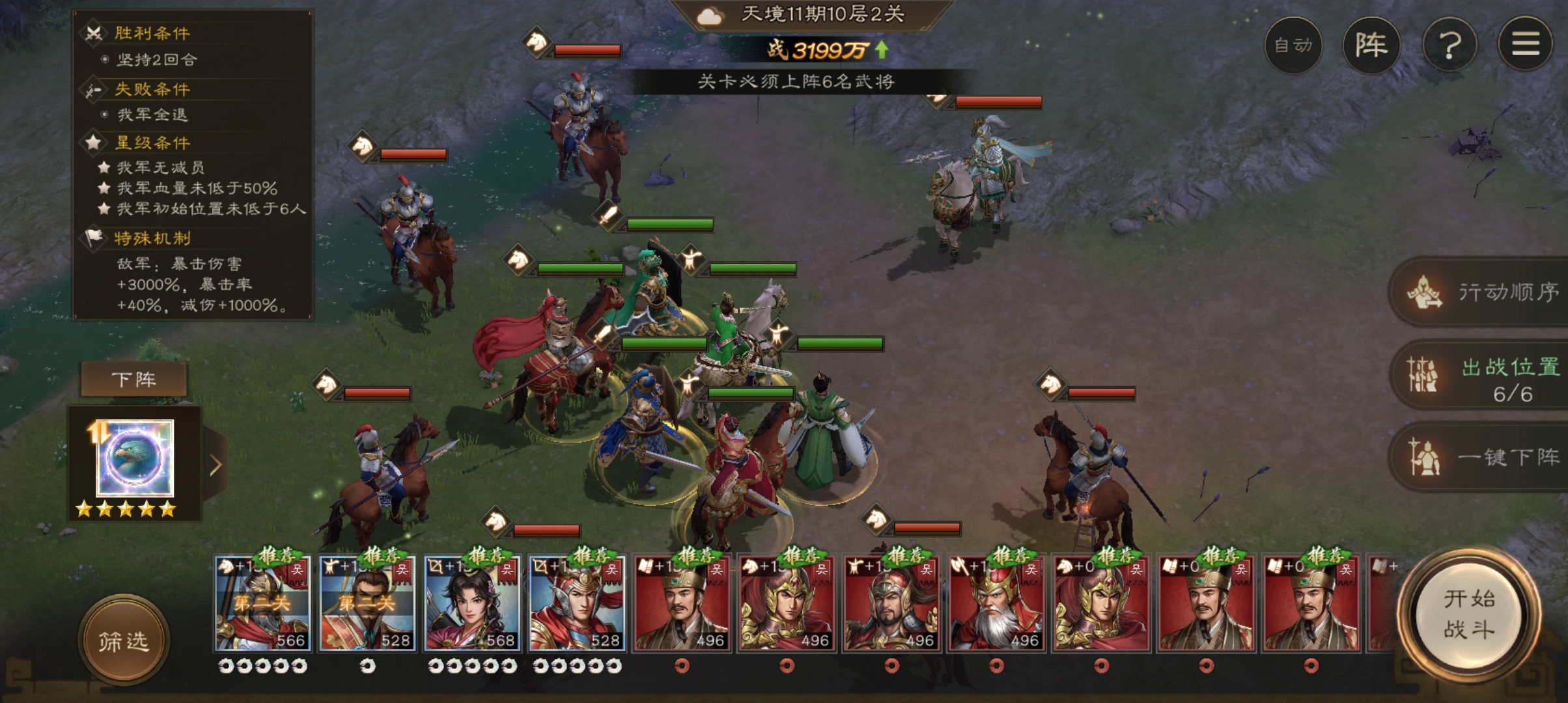Pick the white-bearded red general card
Screen dimensions: 1568x703
point(996,603)
